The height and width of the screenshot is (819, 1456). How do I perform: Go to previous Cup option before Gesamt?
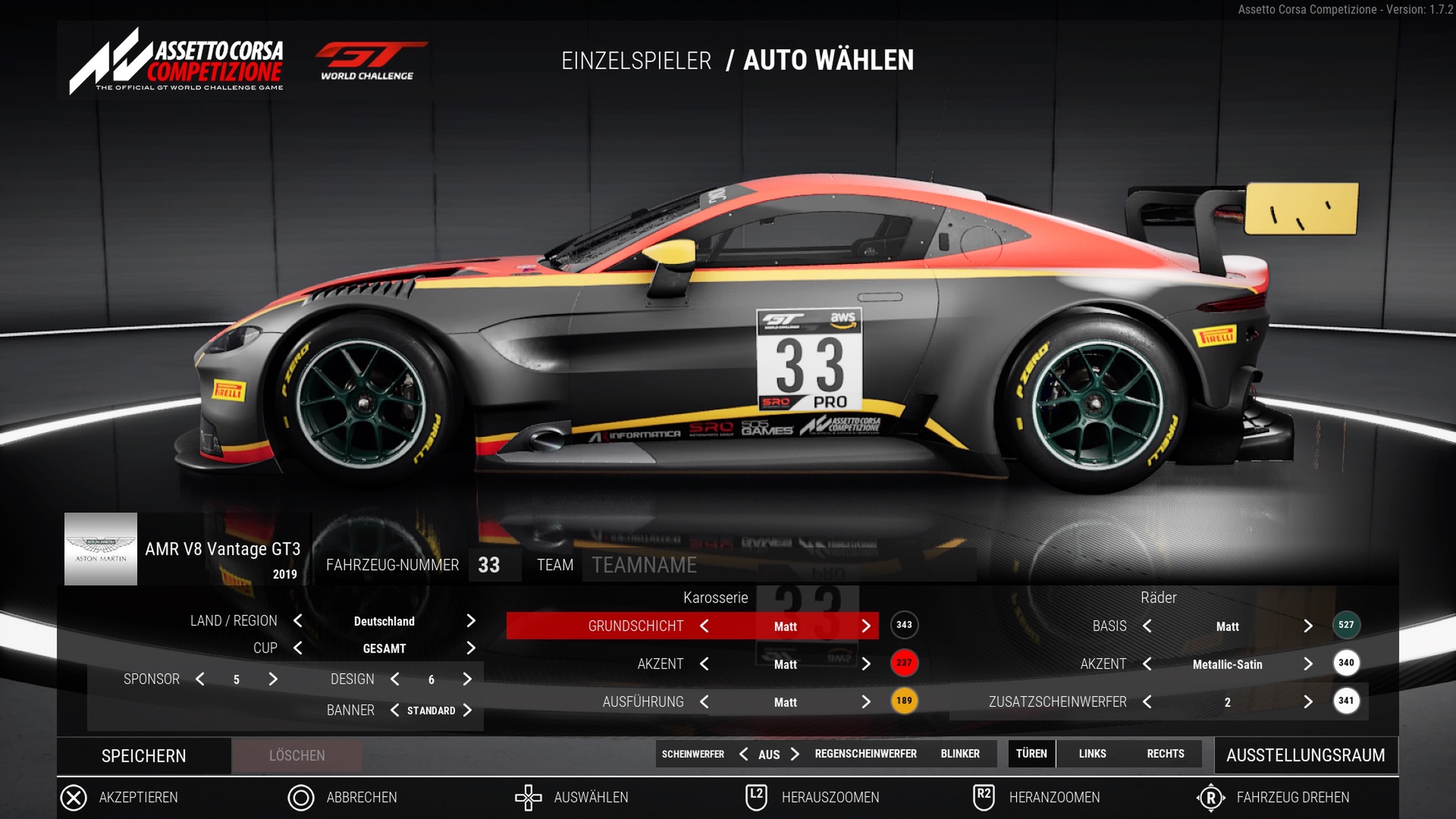[x=298, y=648]
